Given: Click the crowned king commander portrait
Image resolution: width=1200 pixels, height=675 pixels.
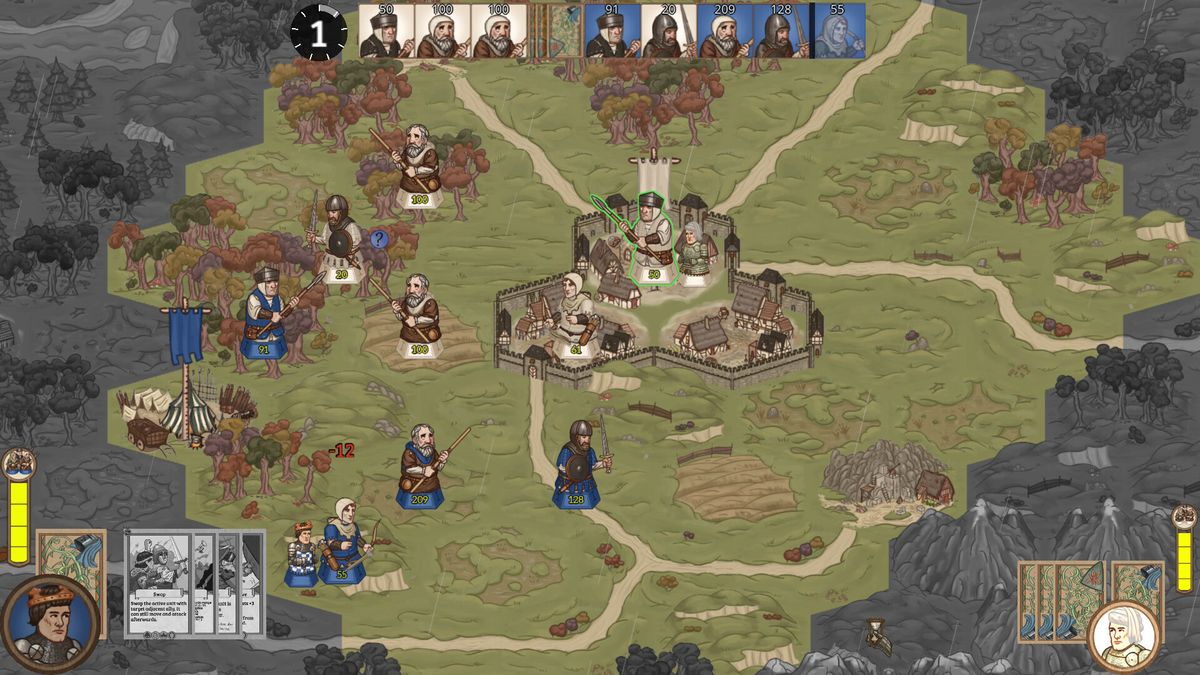Looking at the screenshot, I should pos(50,622).
